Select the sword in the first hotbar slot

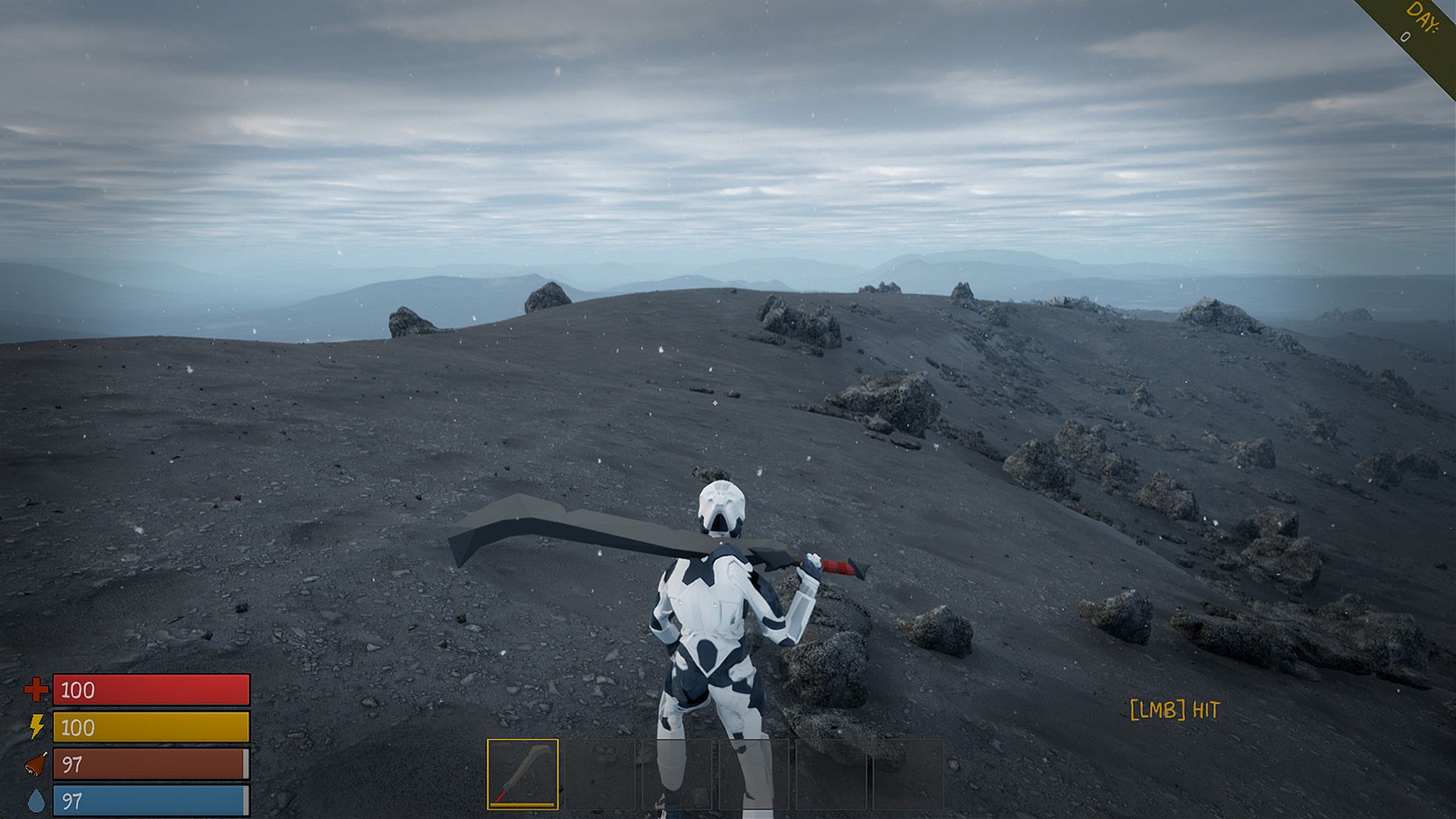tap(522, 774)
